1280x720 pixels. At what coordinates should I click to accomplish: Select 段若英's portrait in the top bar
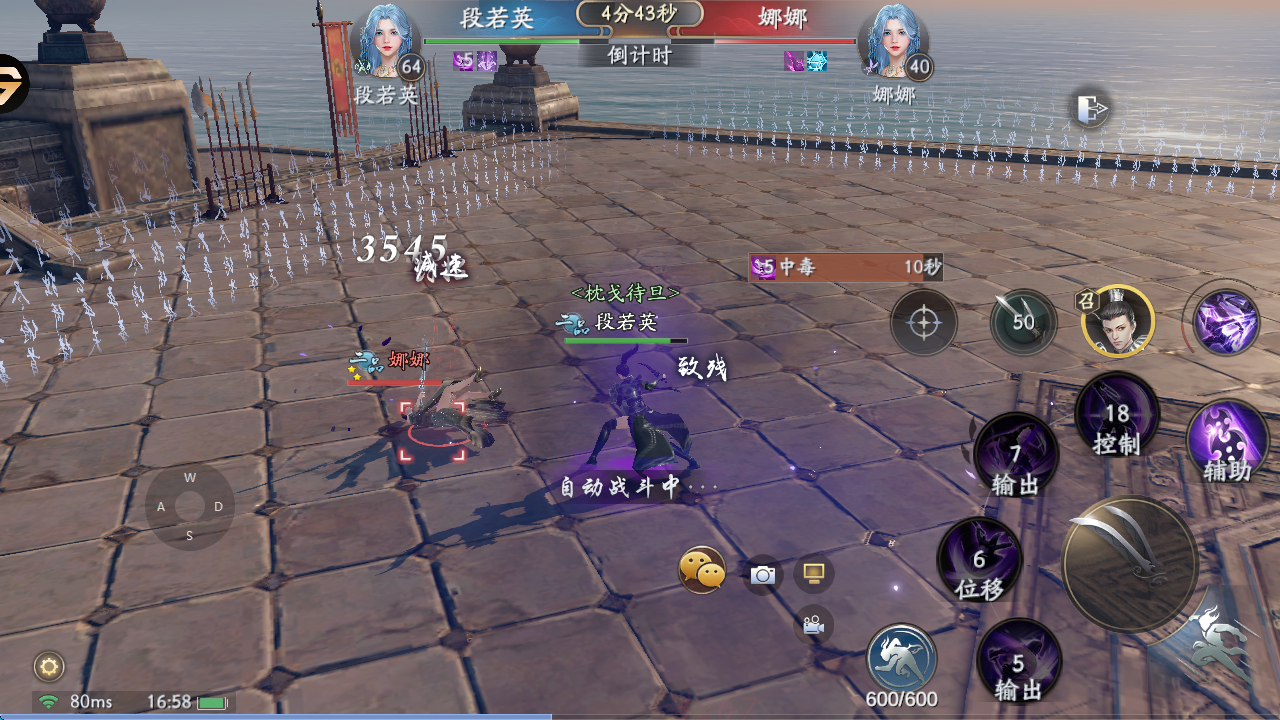pos(384,42)
